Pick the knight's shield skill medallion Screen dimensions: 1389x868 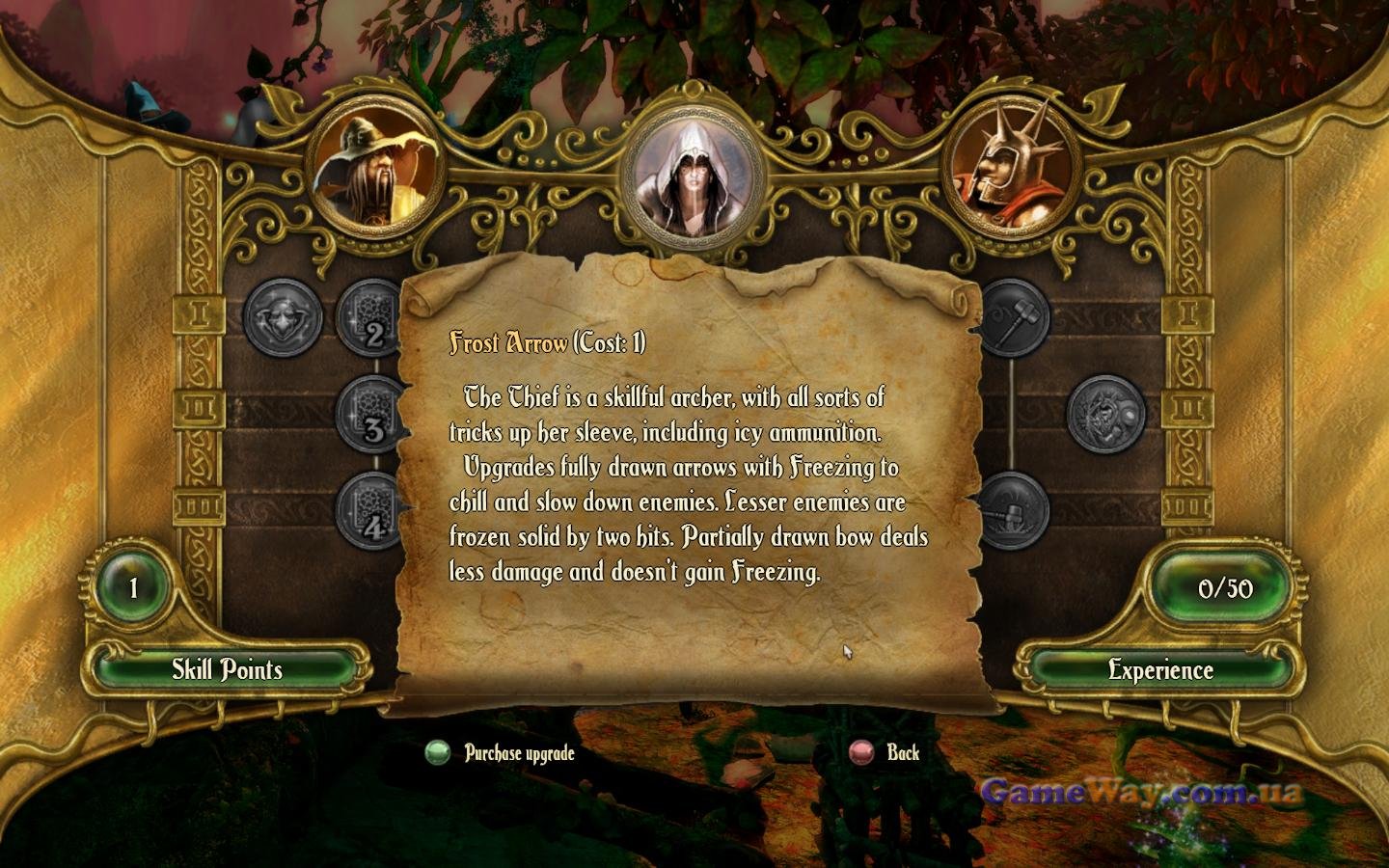1105,414
